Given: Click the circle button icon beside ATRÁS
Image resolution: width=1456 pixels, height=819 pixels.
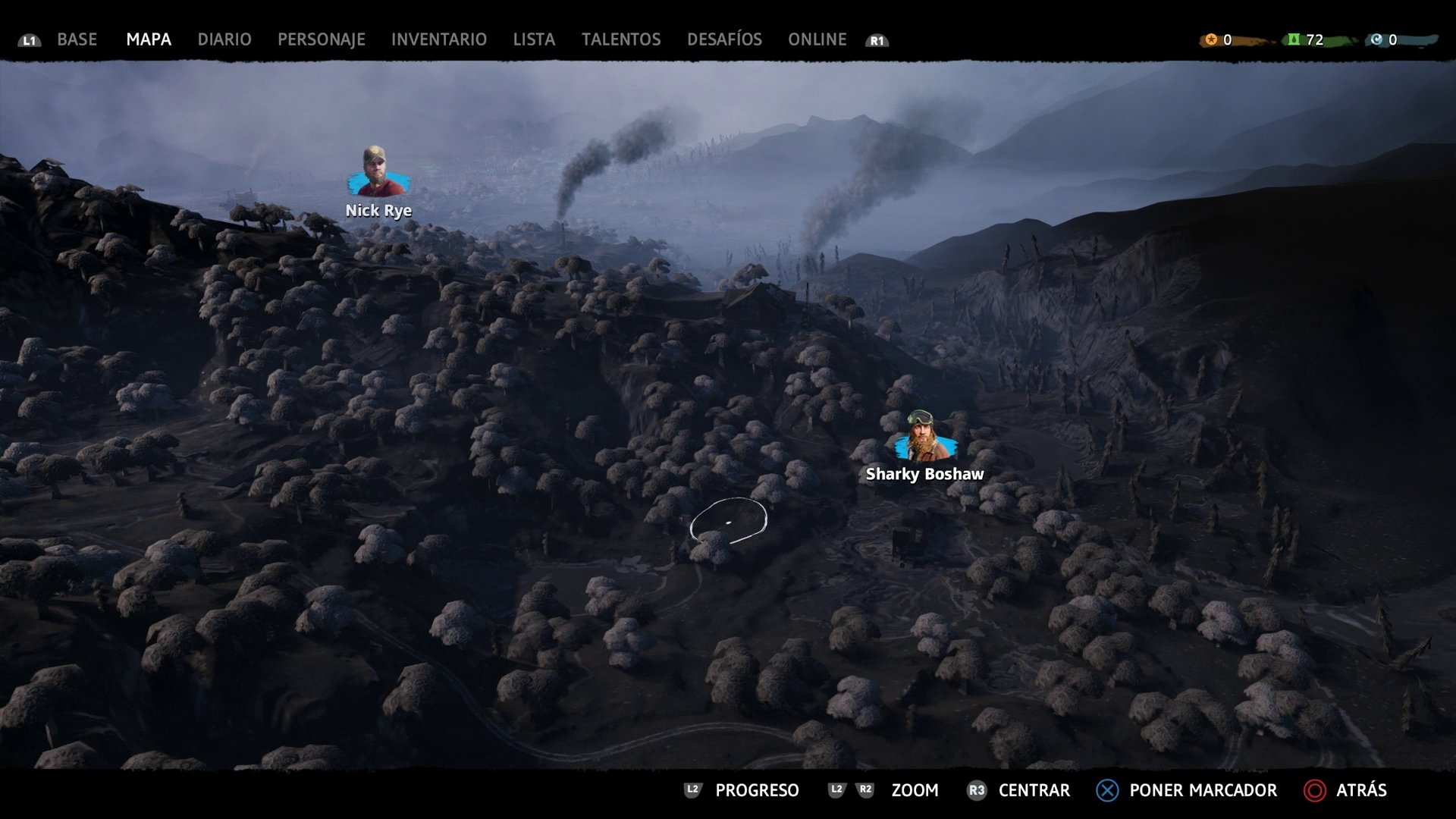Looking at the screenshot, I should (x=1315, y=790).
